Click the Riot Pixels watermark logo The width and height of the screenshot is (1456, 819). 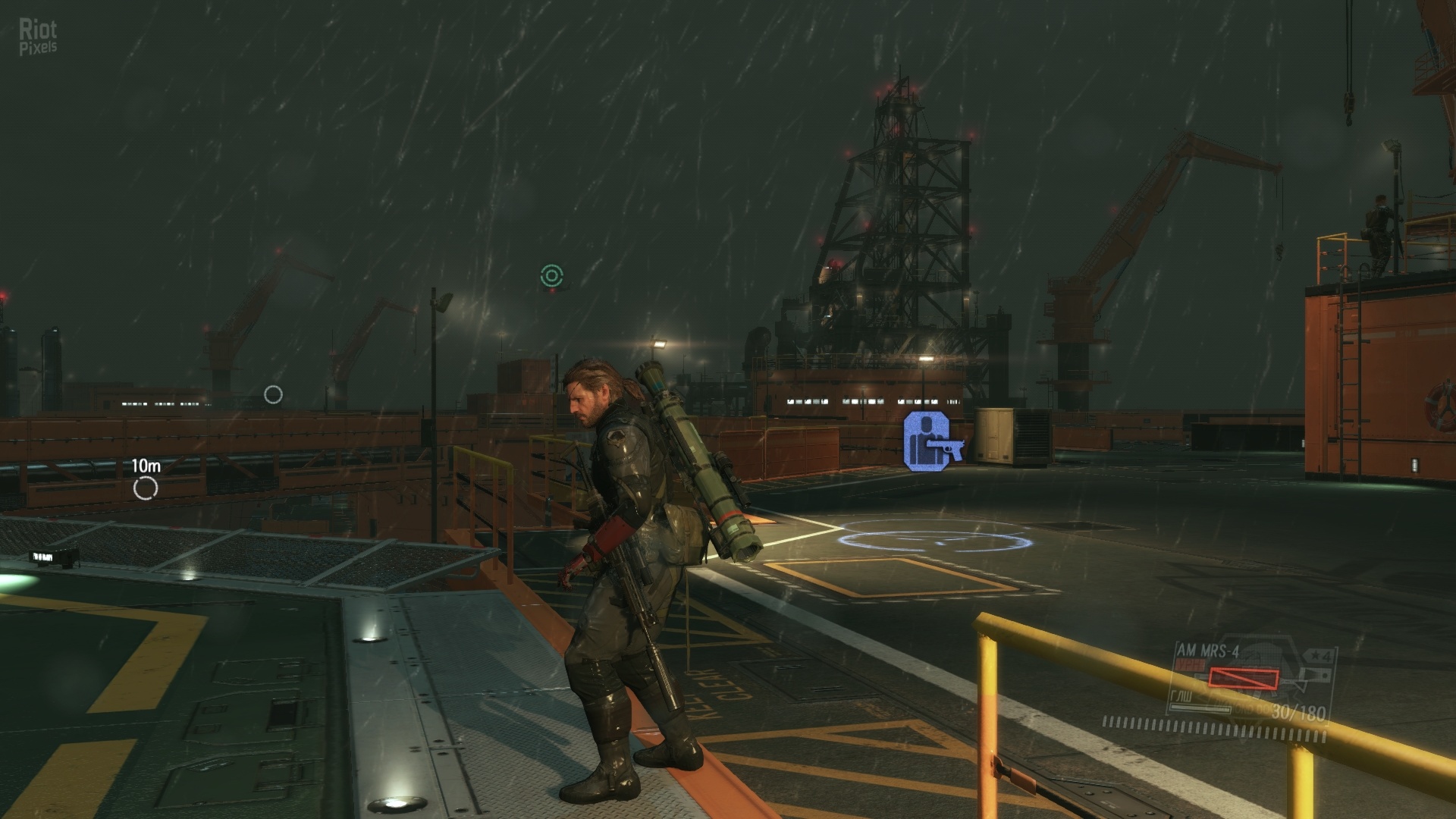coord(38,37)
